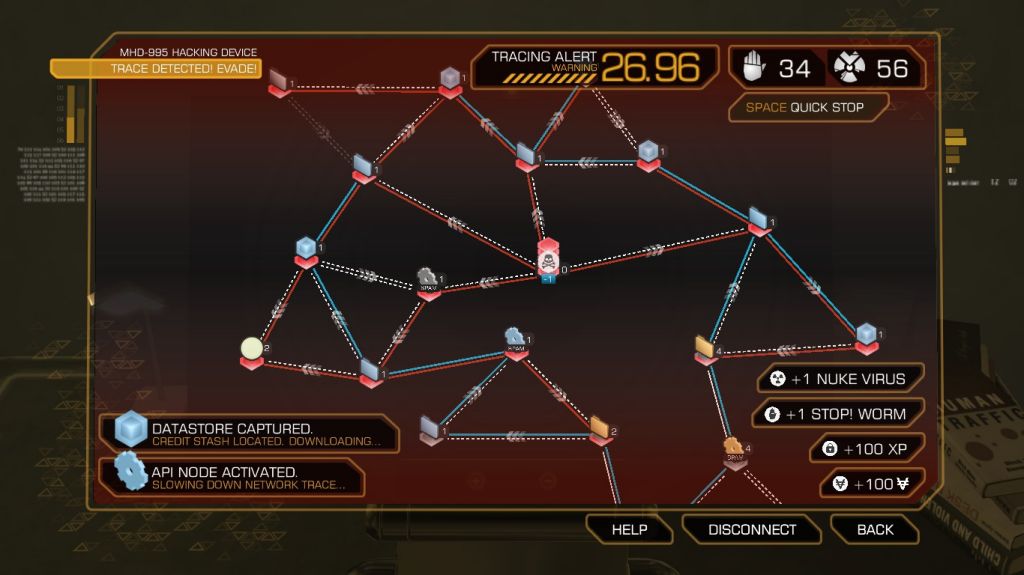Screen dimensions: 1024x575
Task: Open the Help screen
Action: click(x=629, y=529)
